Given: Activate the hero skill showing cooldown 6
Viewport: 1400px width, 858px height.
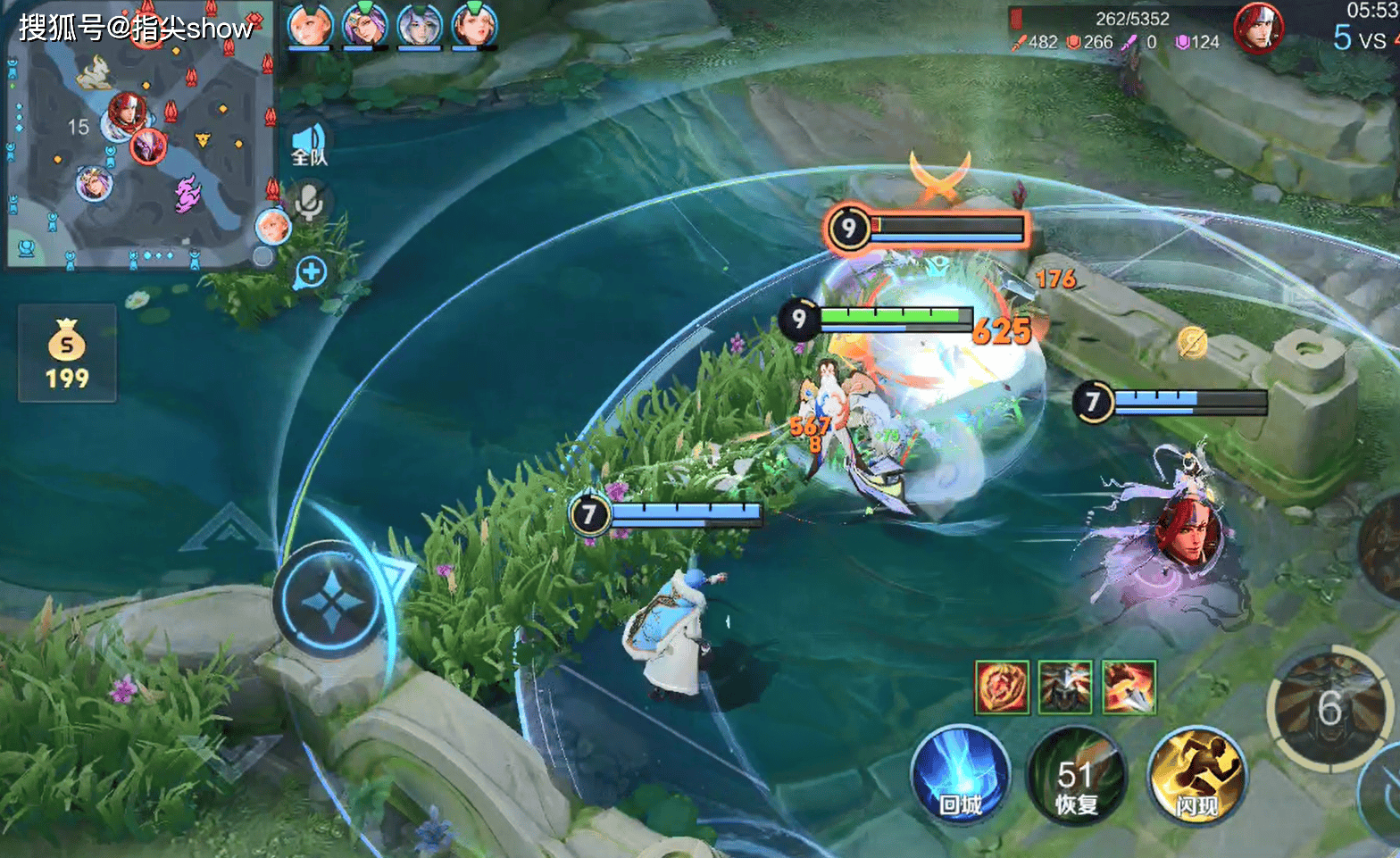Looking at the screenshot, I should (1329, 708).
